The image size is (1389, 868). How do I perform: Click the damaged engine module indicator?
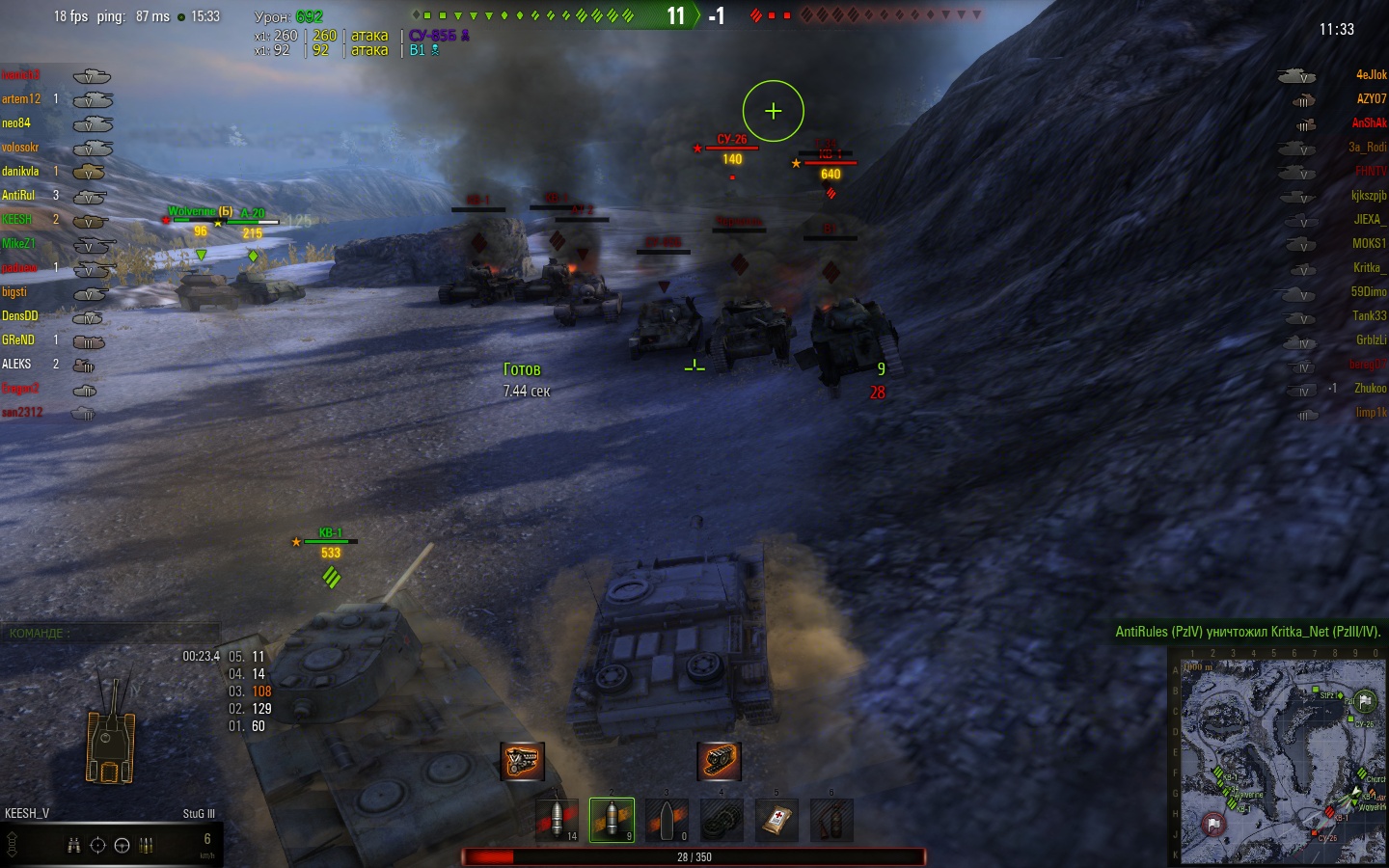click(522, 761)
